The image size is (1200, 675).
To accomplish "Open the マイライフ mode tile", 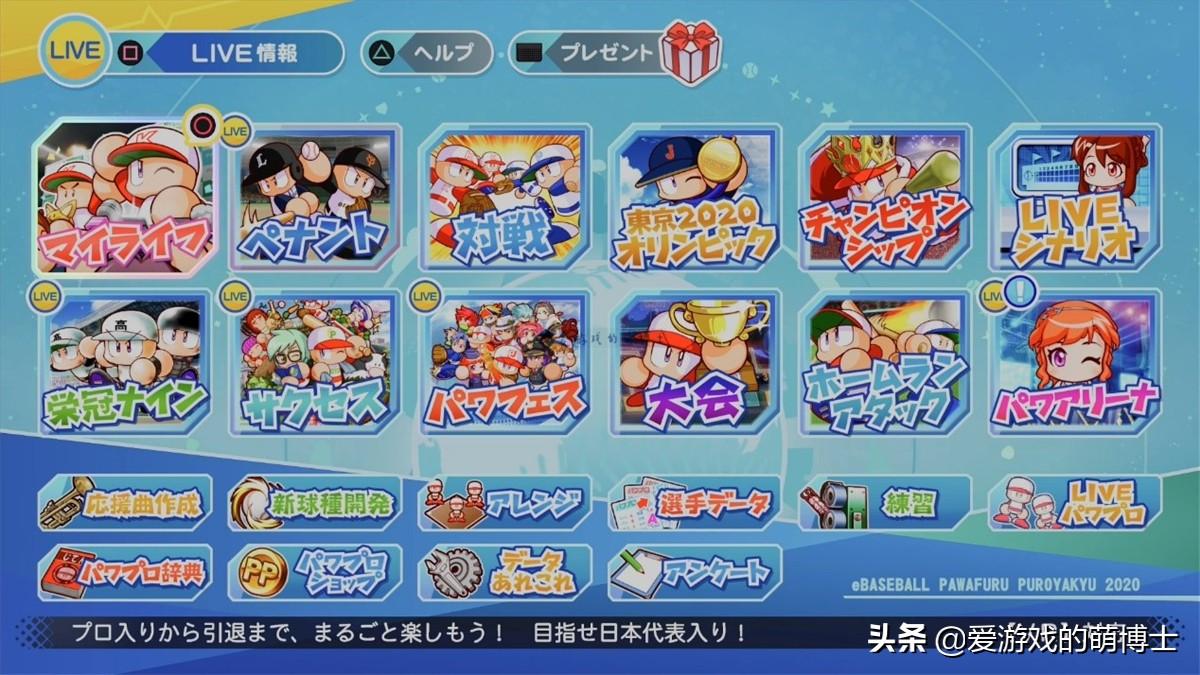I will pyautogui.click(x=125, y=198).
